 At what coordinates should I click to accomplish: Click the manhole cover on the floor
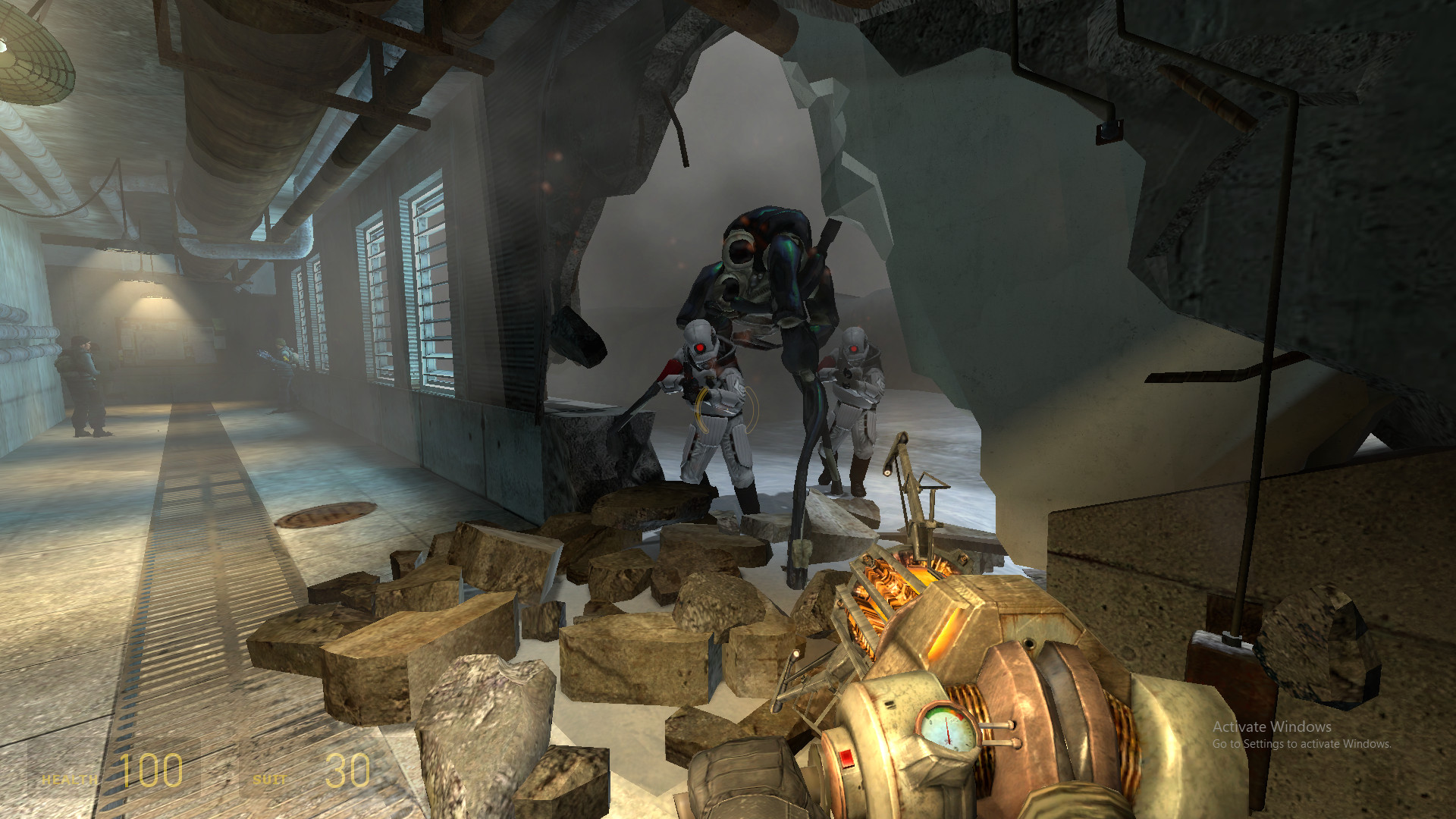pos(326,516)
